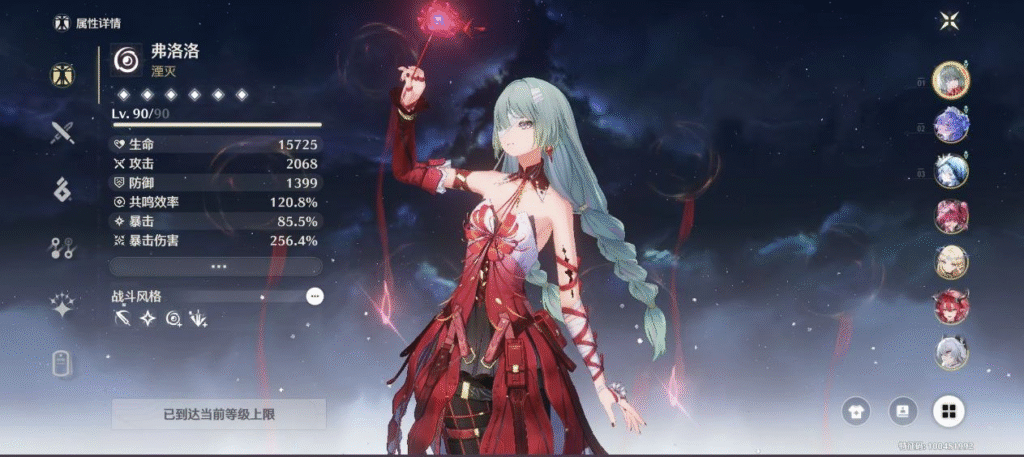Screen dimensions: 1024x457
Task: Open the bottom tab with tag icon
Action: [62, 365]
